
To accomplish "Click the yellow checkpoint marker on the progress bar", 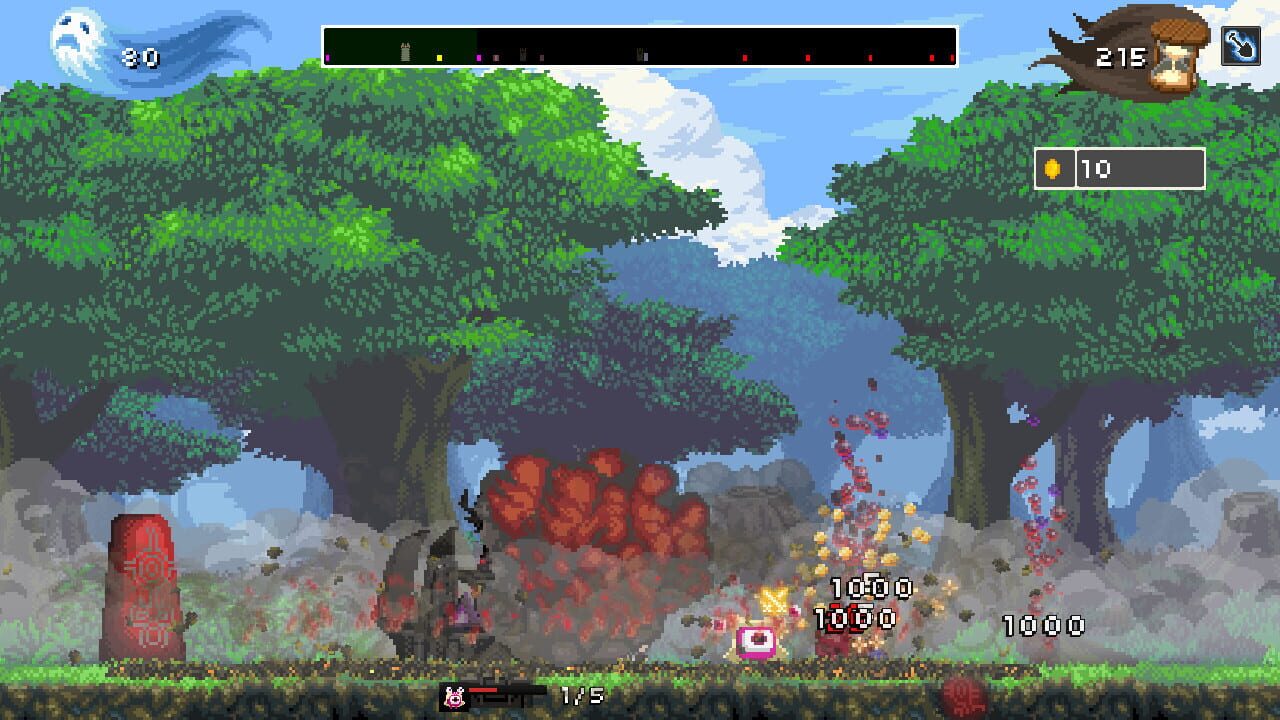I will tap(440, 57).
